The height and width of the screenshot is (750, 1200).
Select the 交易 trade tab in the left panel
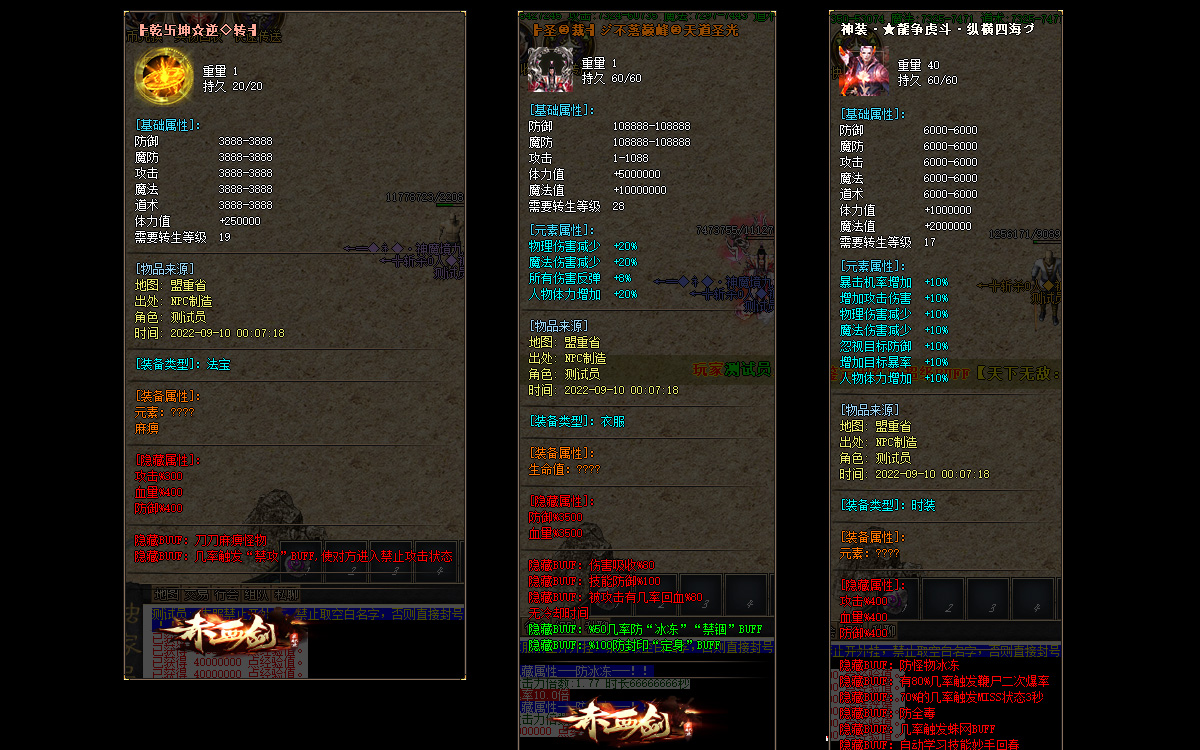pyautogui.click(x=197, y=595)
